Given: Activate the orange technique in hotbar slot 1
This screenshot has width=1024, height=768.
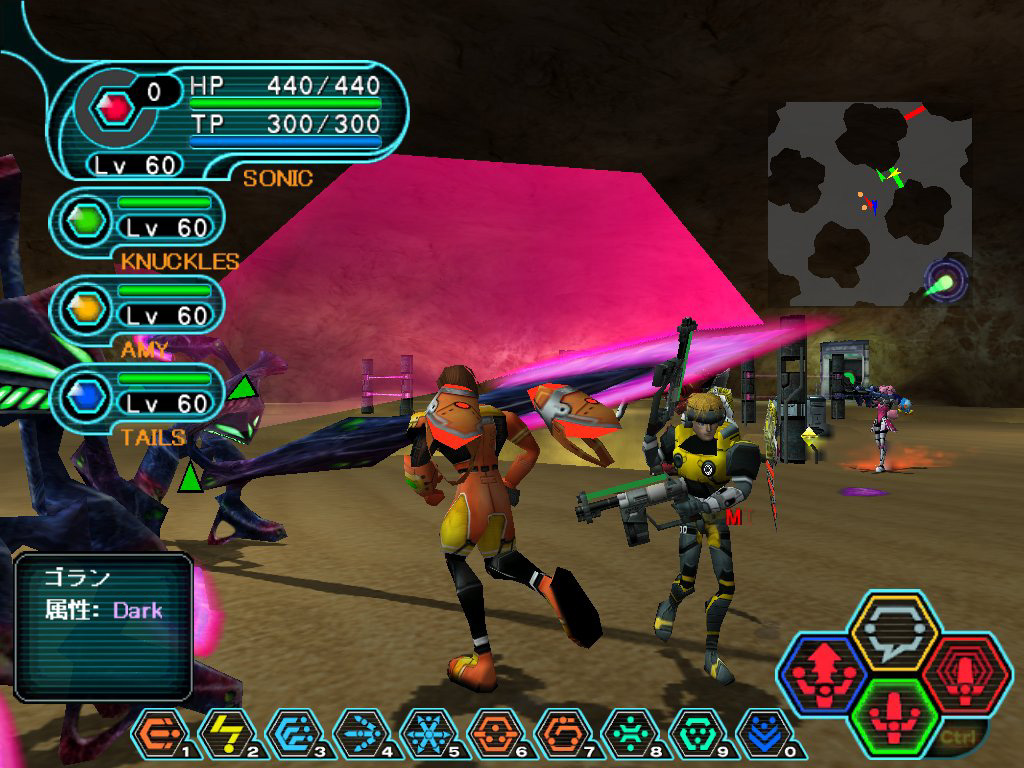Looking at the screenshot, I should coord(157,735).
